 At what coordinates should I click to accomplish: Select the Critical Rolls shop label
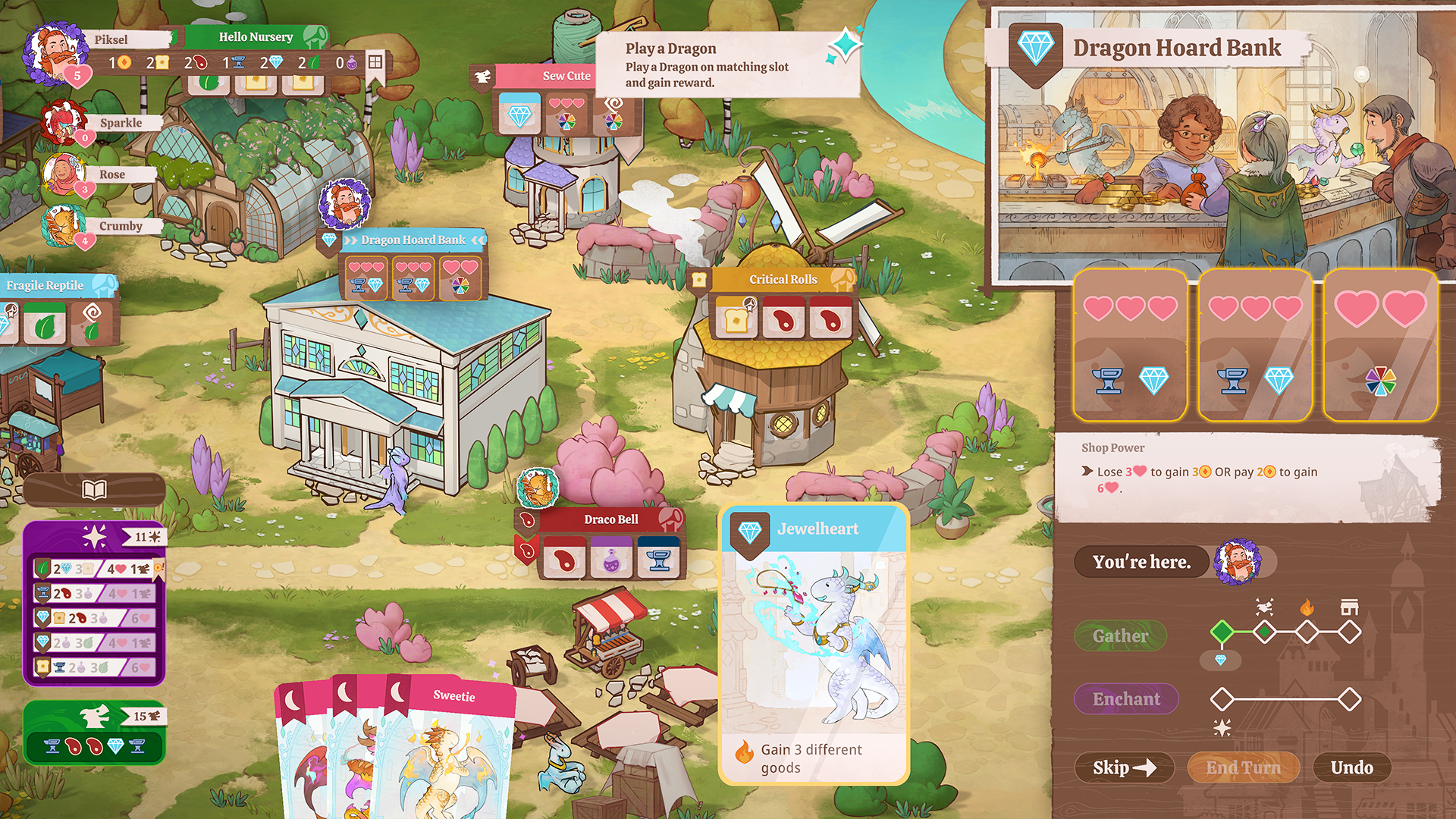pos(783,279)
